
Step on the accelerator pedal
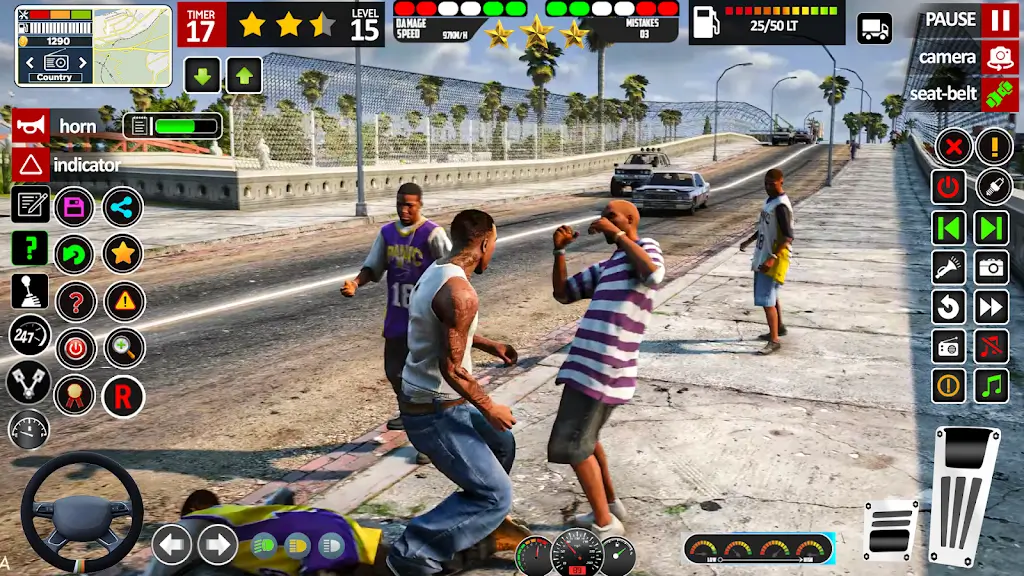click(964, 495)
